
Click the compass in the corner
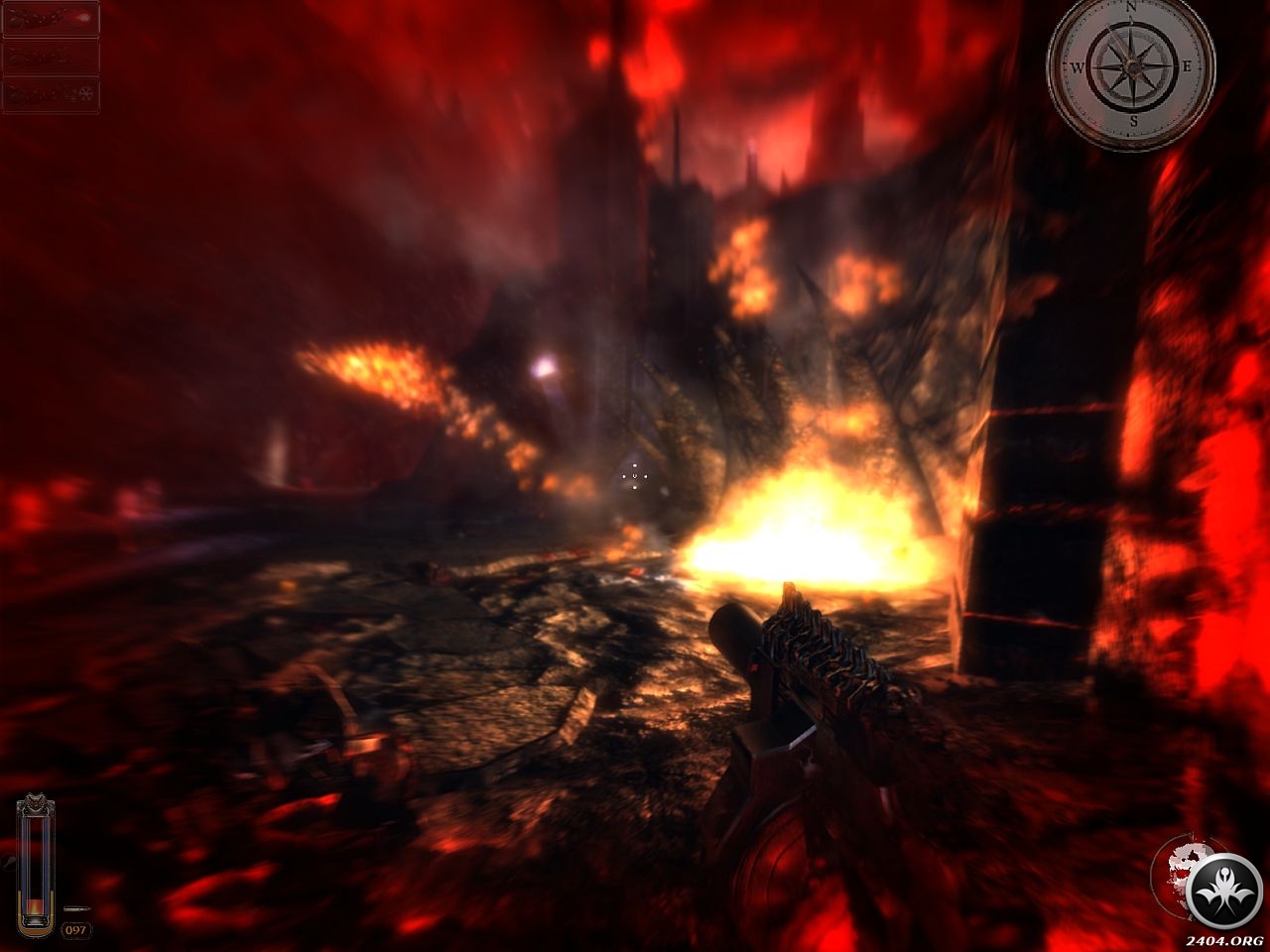[1131, 68]
